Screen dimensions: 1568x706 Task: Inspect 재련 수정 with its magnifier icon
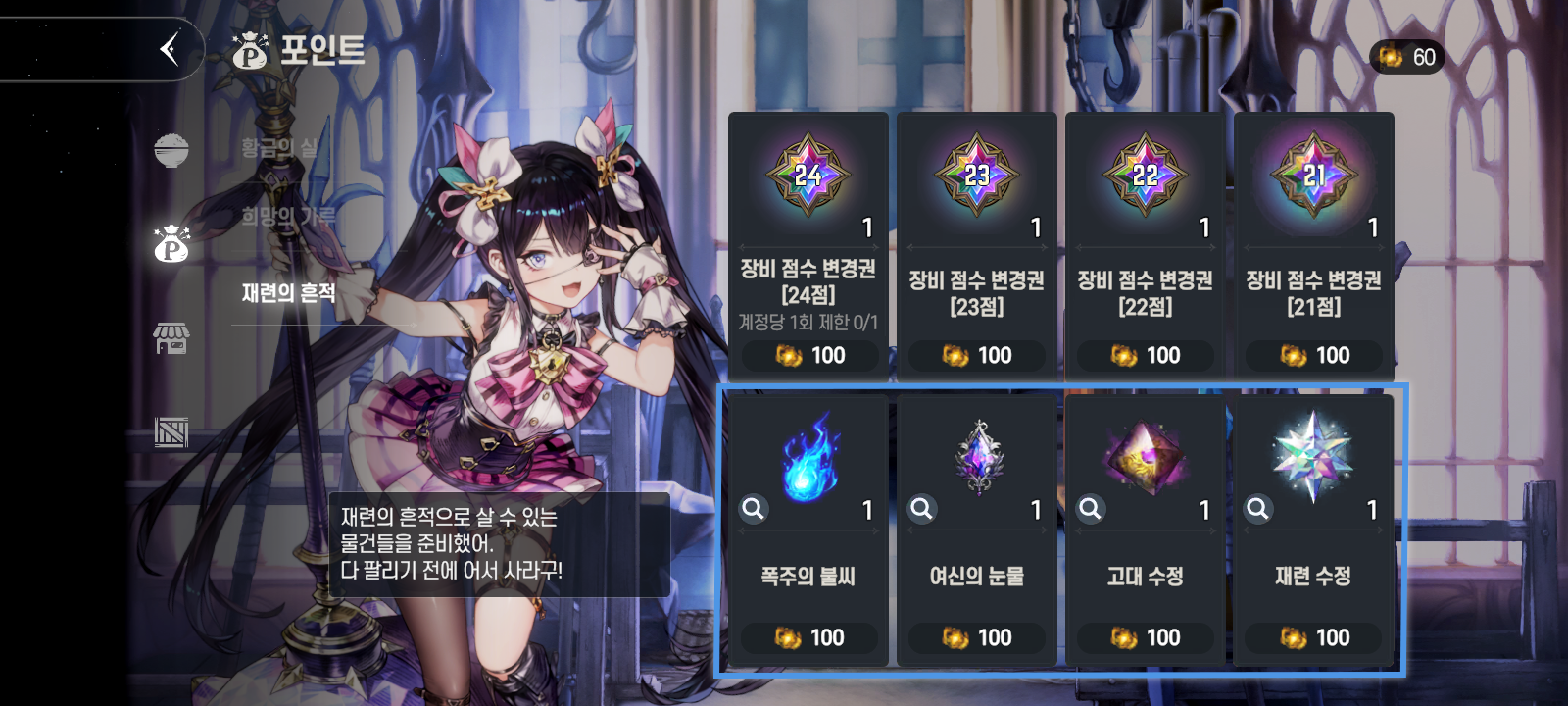point(1257,508)
